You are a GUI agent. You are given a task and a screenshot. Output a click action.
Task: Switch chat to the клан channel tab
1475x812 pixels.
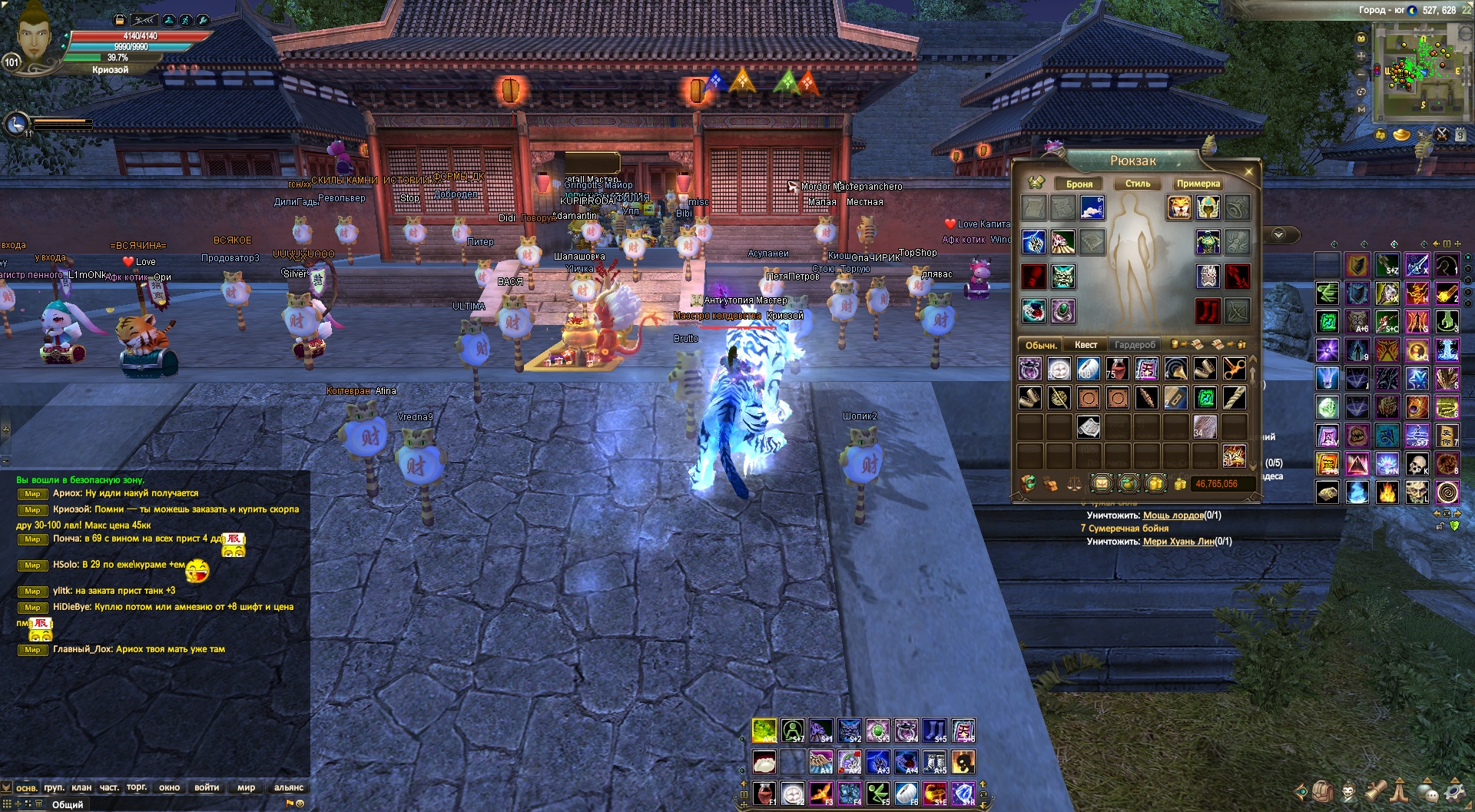[81, 787]
